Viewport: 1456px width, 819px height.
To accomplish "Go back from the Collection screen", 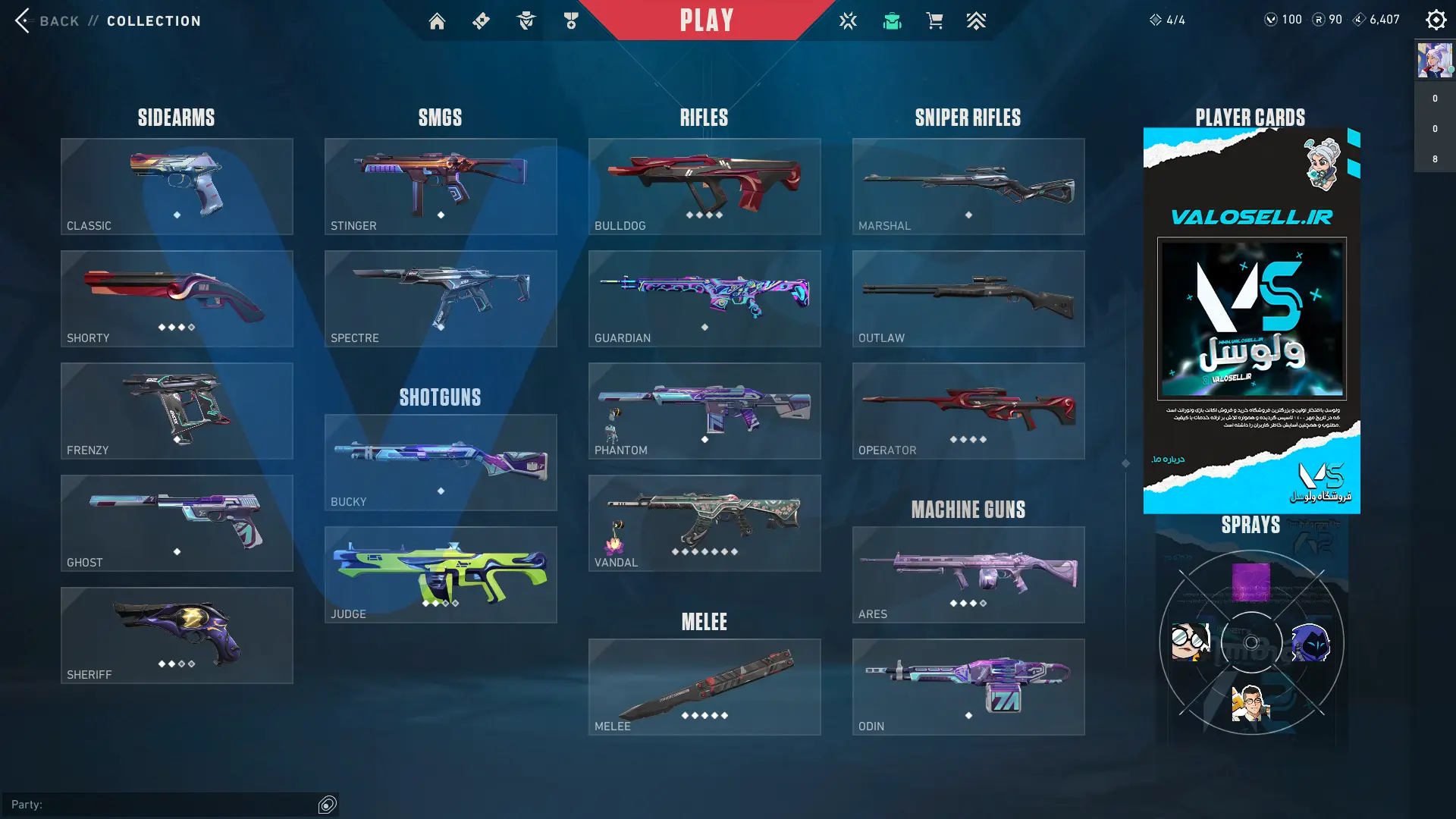I will coord(45,20).
